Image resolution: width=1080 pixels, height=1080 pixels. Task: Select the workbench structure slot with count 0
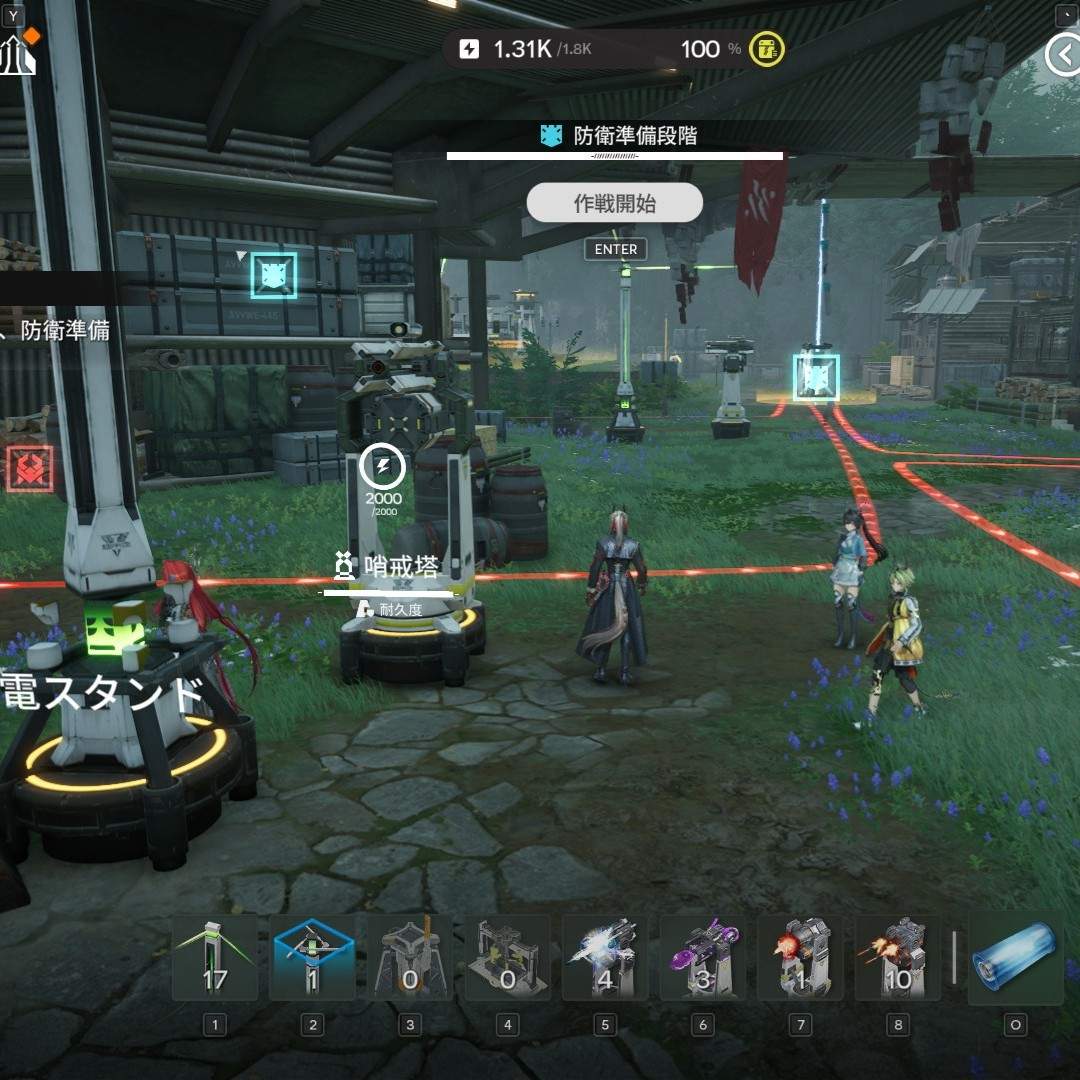tap(507, 959)
